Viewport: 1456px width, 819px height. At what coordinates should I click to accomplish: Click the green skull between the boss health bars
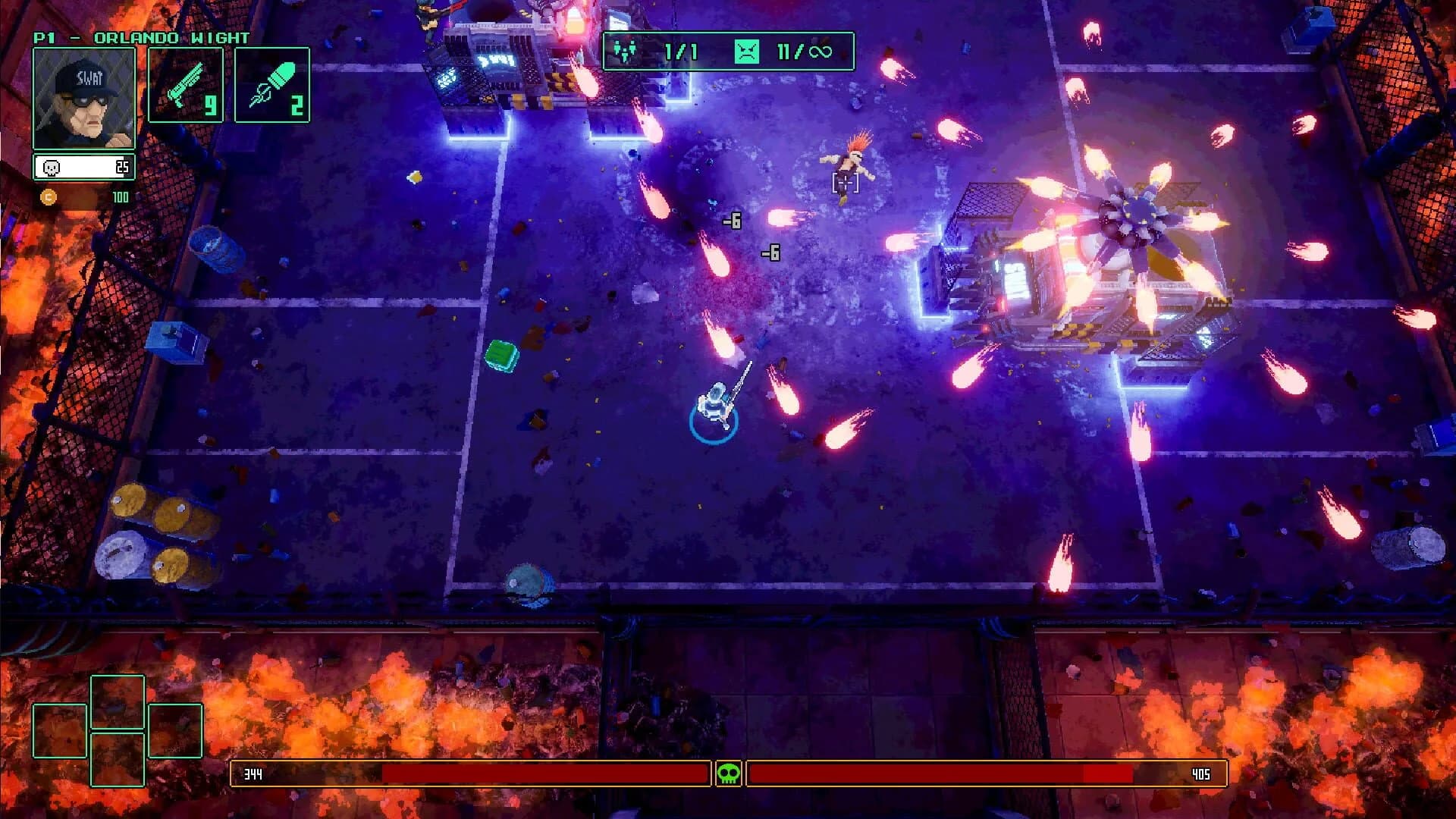tap(728, 774)
